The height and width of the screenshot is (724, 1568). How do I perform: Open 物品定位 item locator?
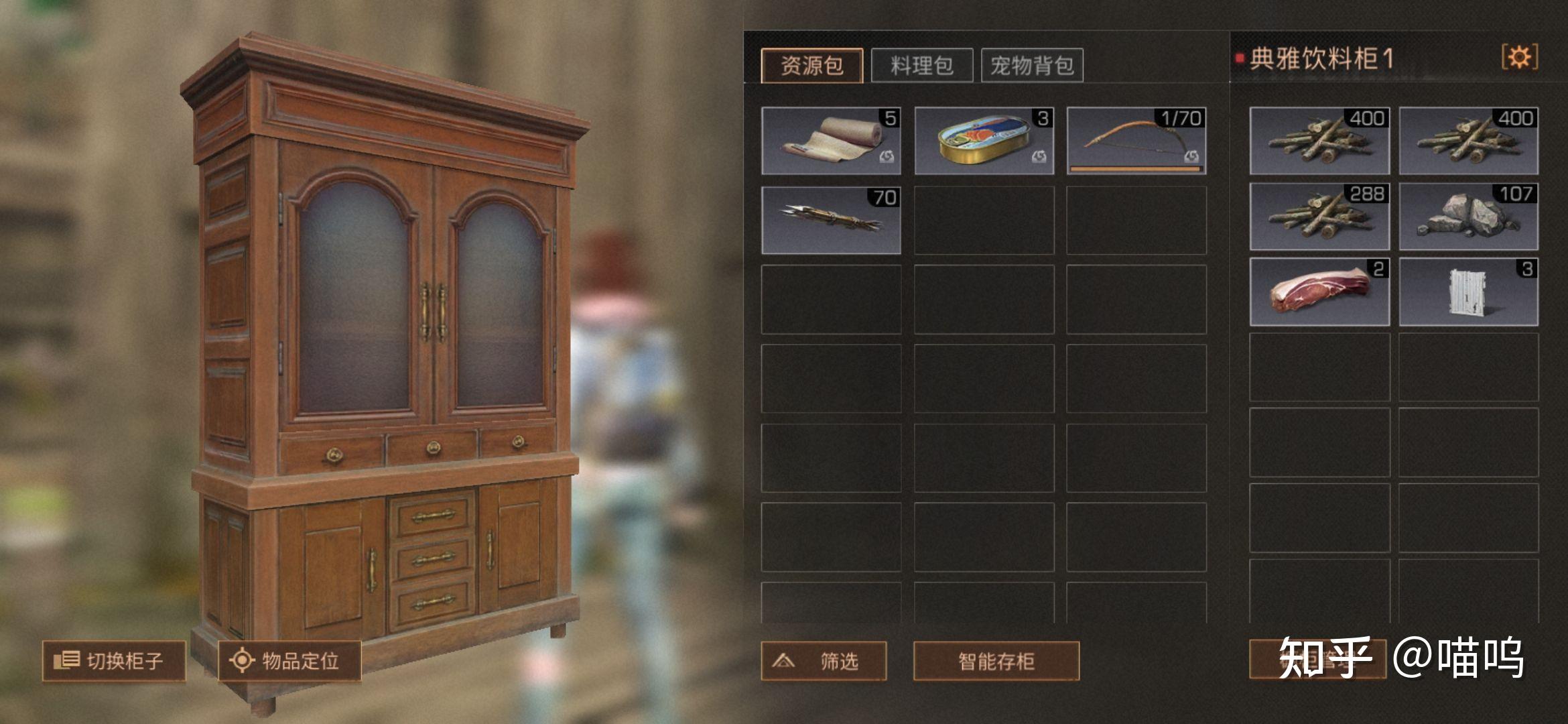pyautogui.click(x=289, y=661)
